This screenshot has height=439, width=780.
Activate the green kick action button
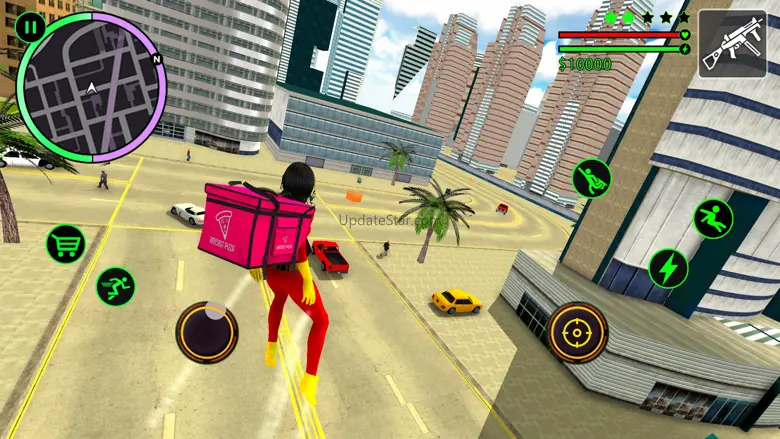(x=591, y=178)
